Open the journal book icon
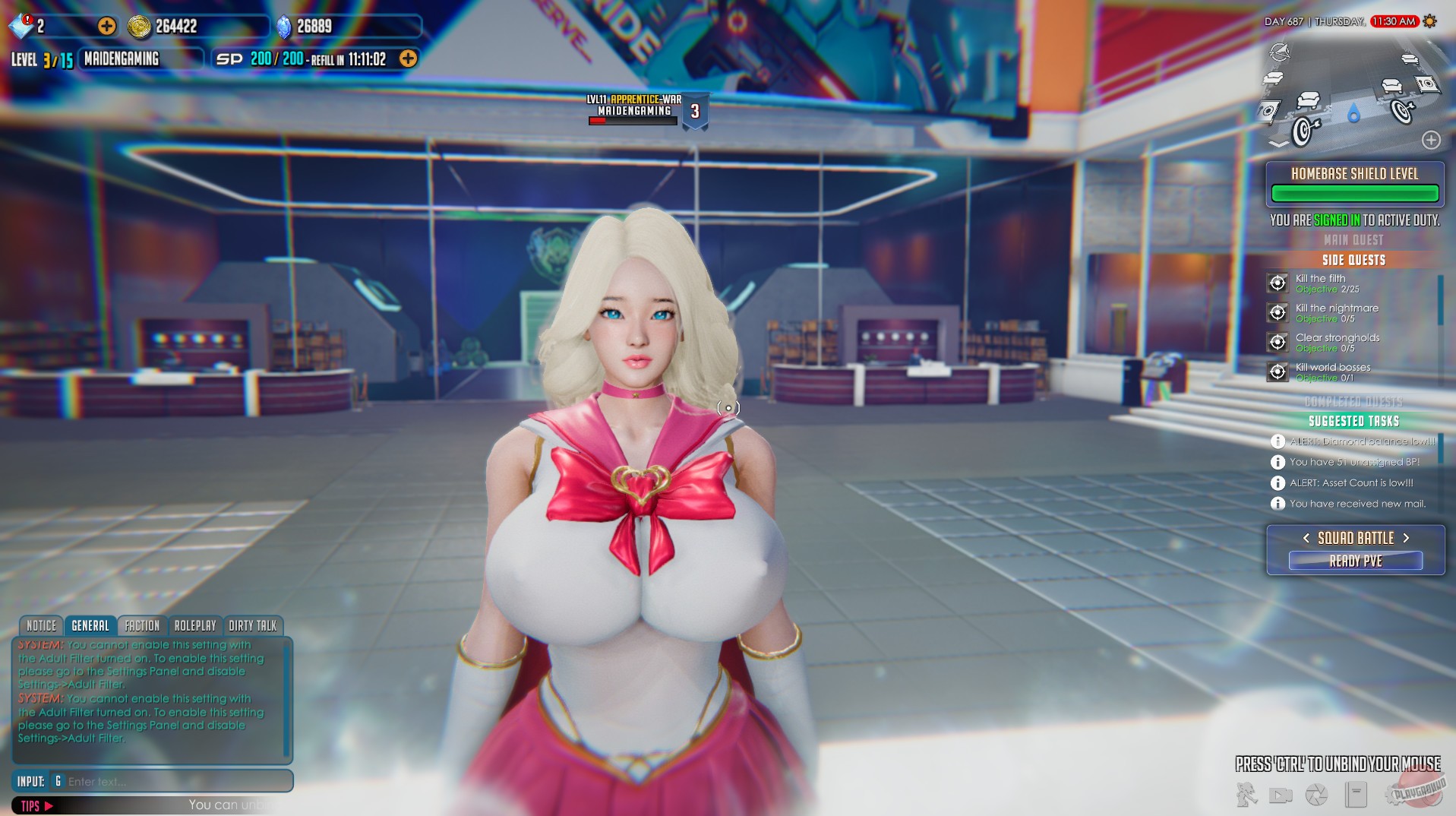Viewport: 1456px width, 816px height. tap(1356, 795)
